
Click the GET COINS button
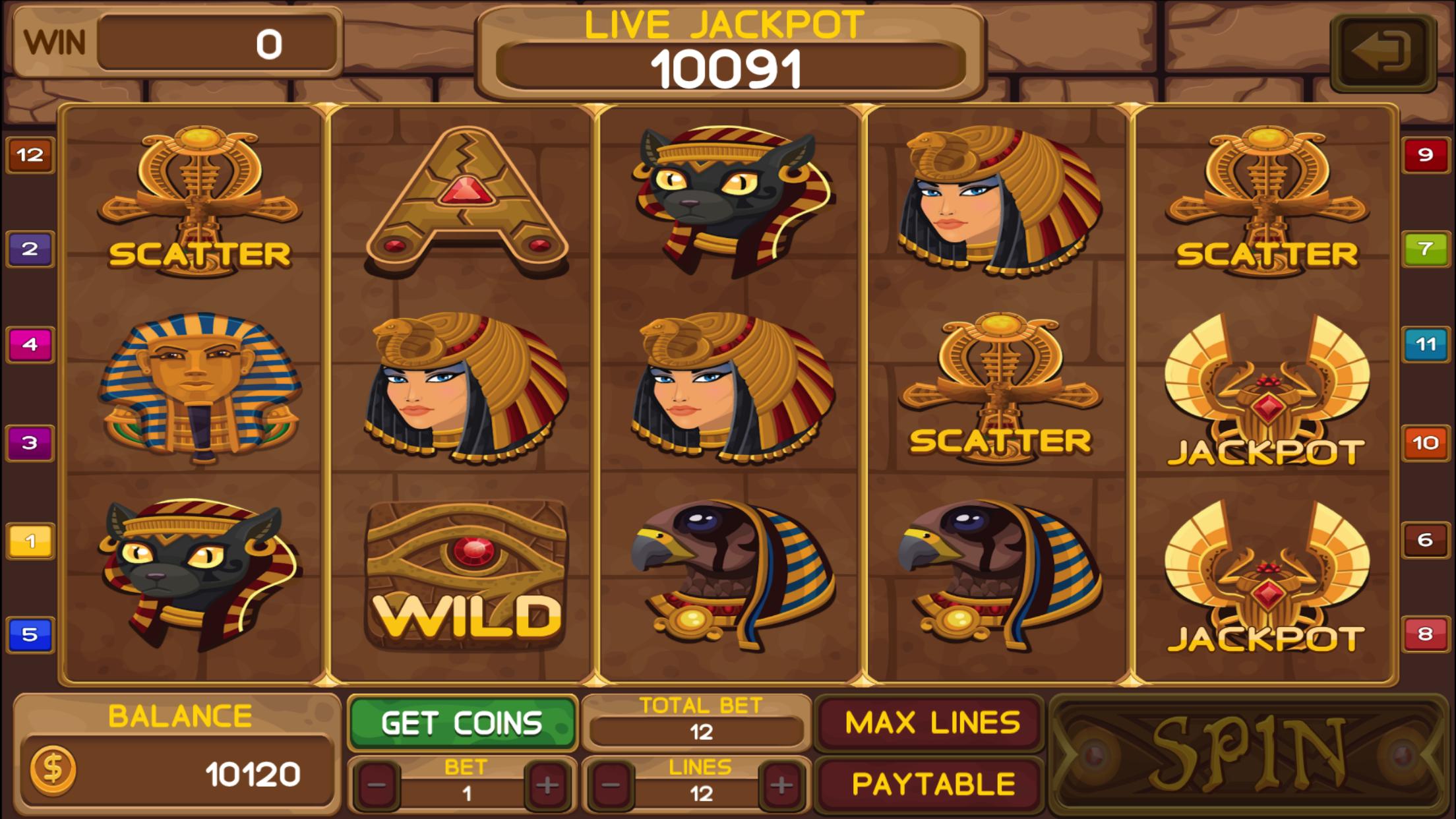click(462, 721)
